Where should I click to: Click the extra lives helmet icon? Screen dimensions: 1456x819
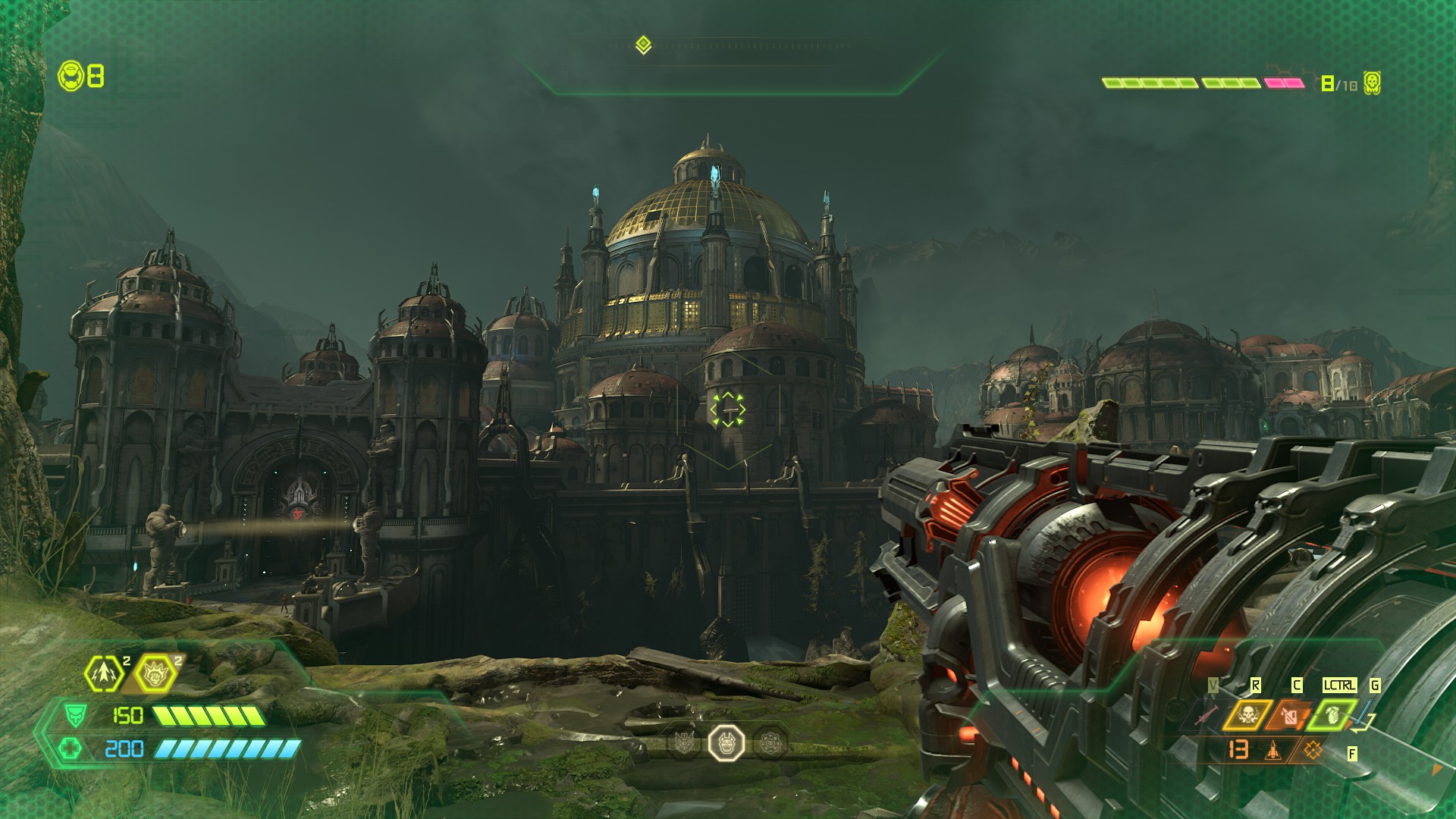click(71, 76)
